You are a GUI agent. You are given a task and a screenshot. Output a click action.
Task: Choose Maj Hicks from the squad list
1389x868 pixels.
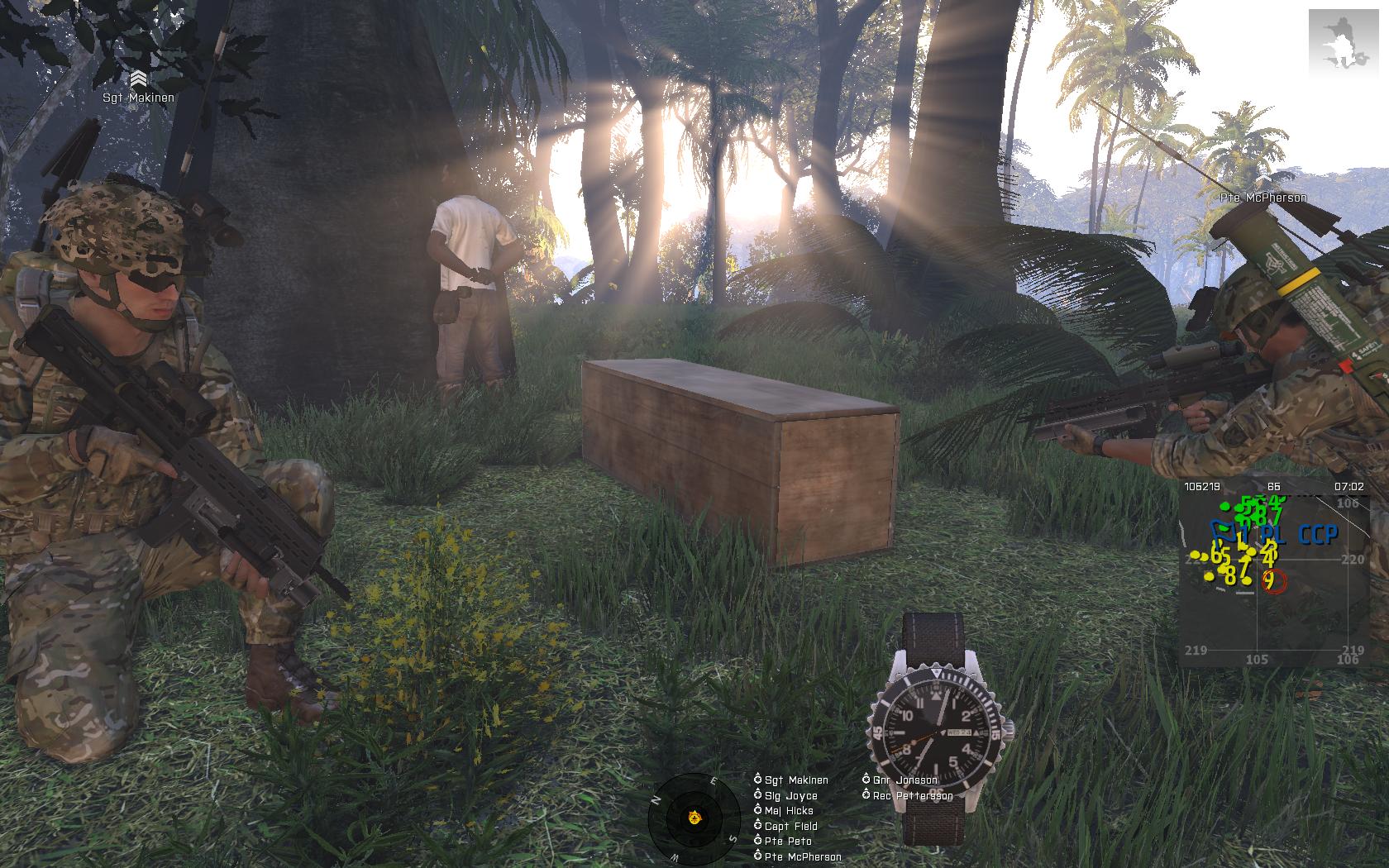[x=788, y=810]
